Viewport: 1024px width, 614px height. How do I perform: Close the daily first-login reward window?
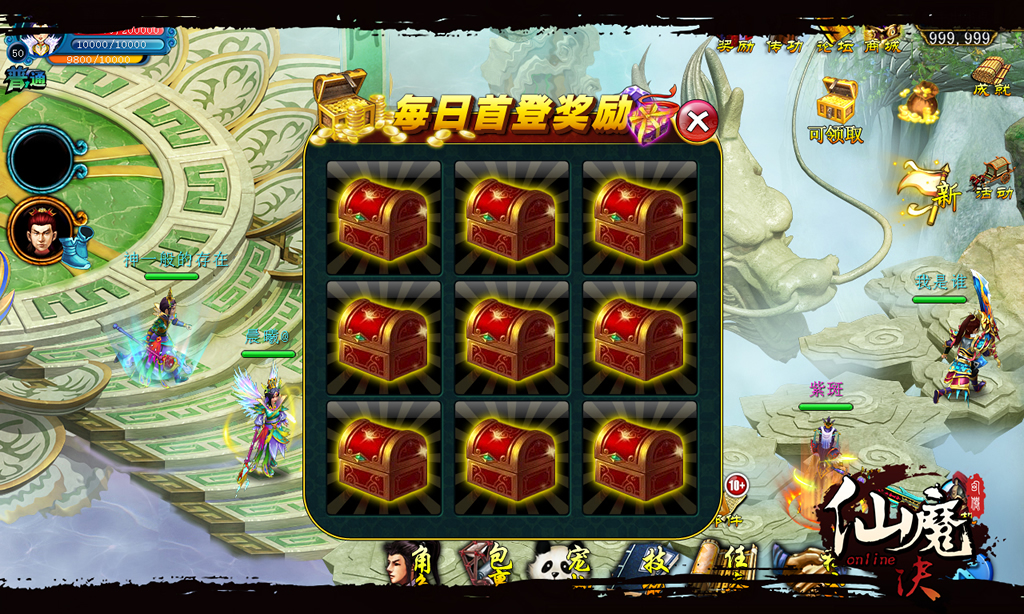pyautogui.click(x=698, y=122)
